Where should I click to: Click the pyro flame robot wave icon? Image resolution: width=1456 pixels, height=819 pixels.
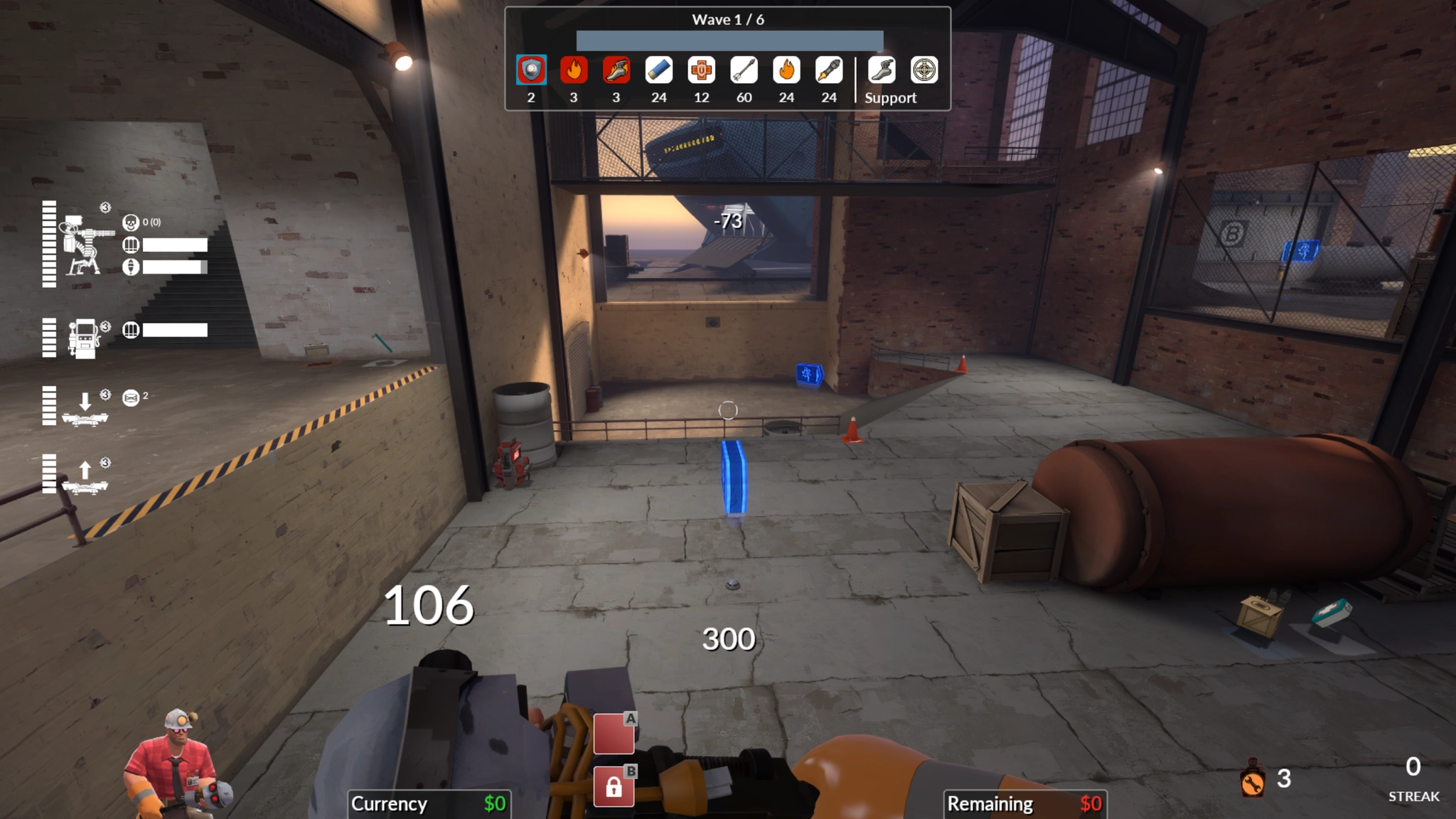[573, 70]
